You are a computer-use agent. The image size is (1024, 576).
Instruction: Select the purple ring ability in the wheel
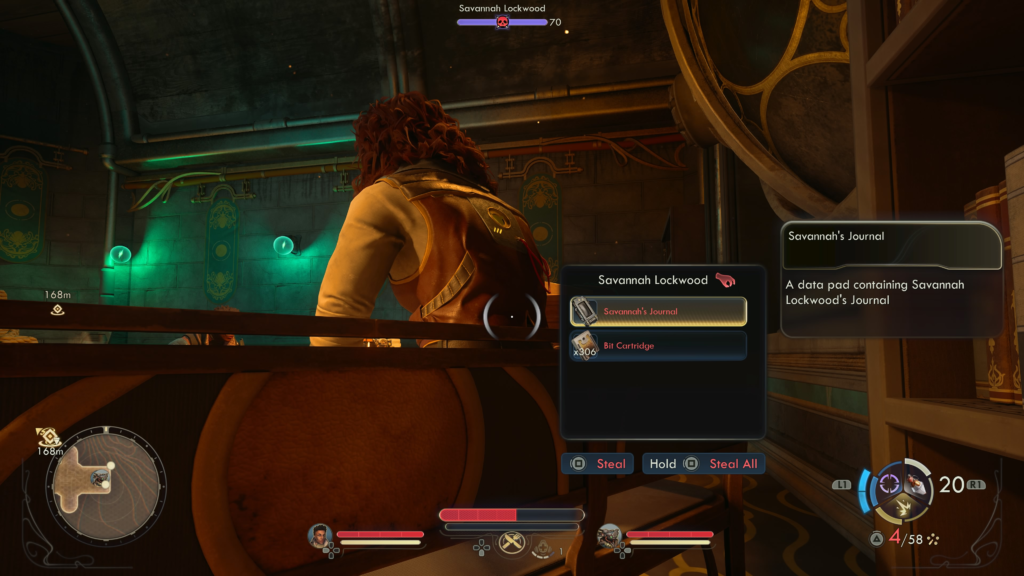pyautogui.click(x=889, y=485)
